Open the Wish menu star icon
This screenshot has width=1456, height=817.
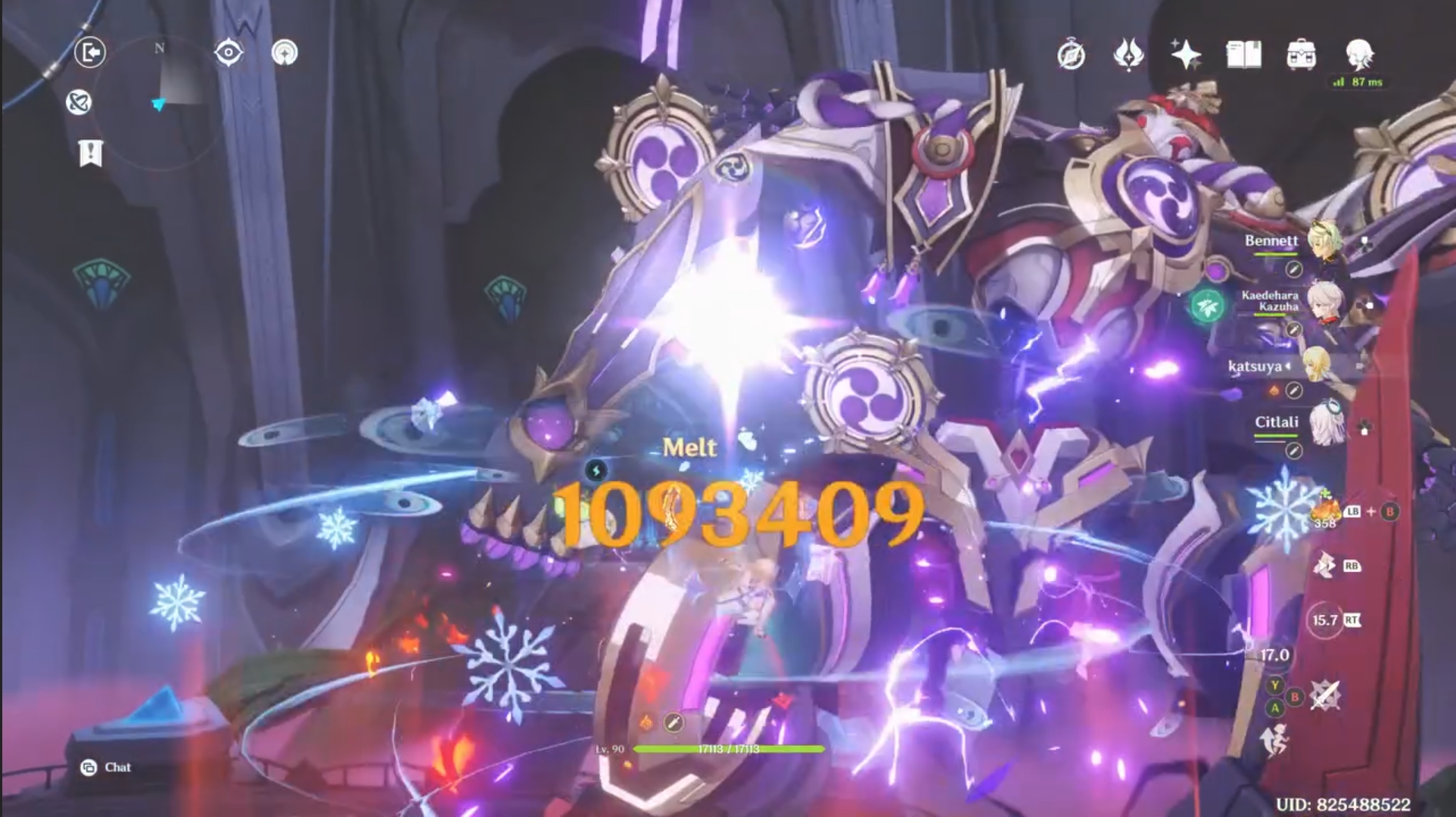pyautogui.click(x=1187, y=54)
